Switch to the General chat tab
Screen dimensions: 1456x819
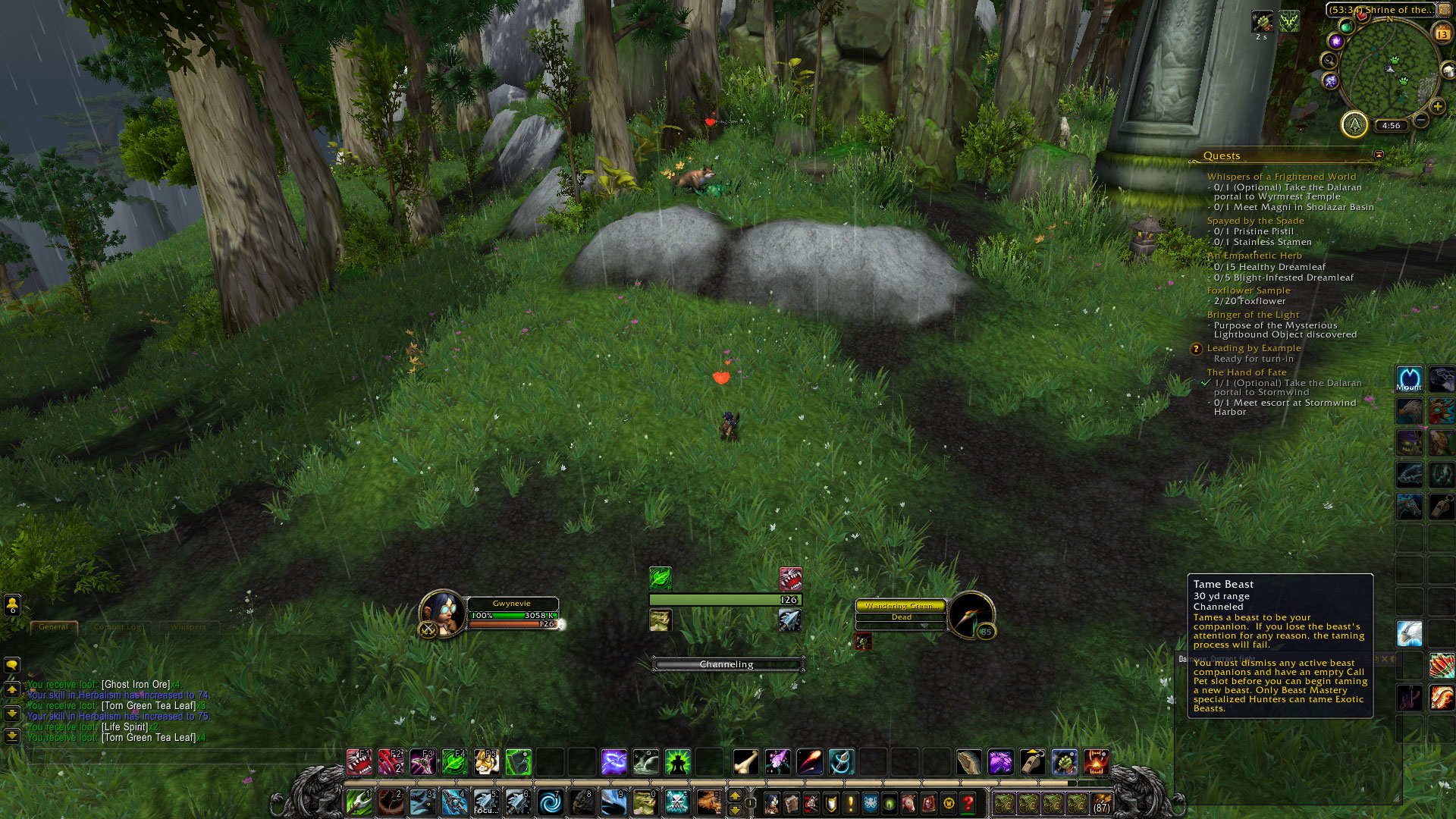click(53, 627)
